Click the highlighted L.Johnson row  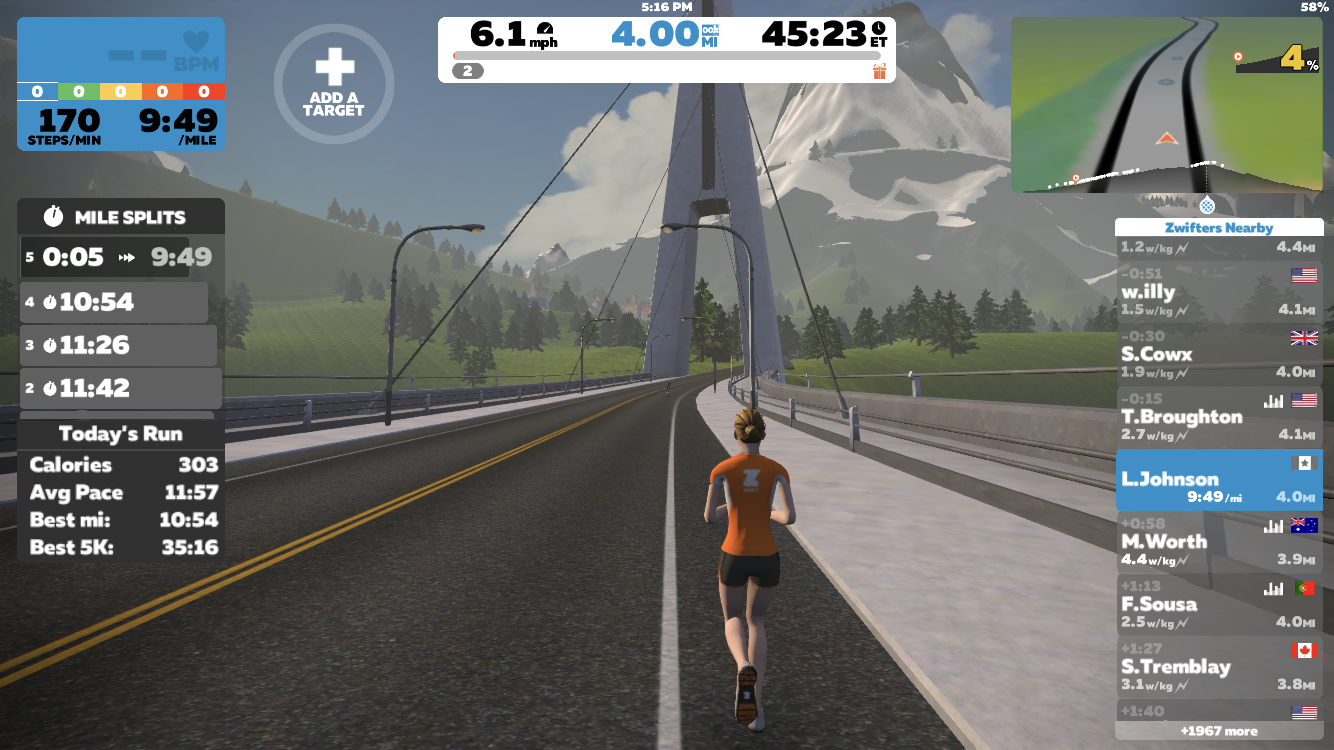(1218, 480)
